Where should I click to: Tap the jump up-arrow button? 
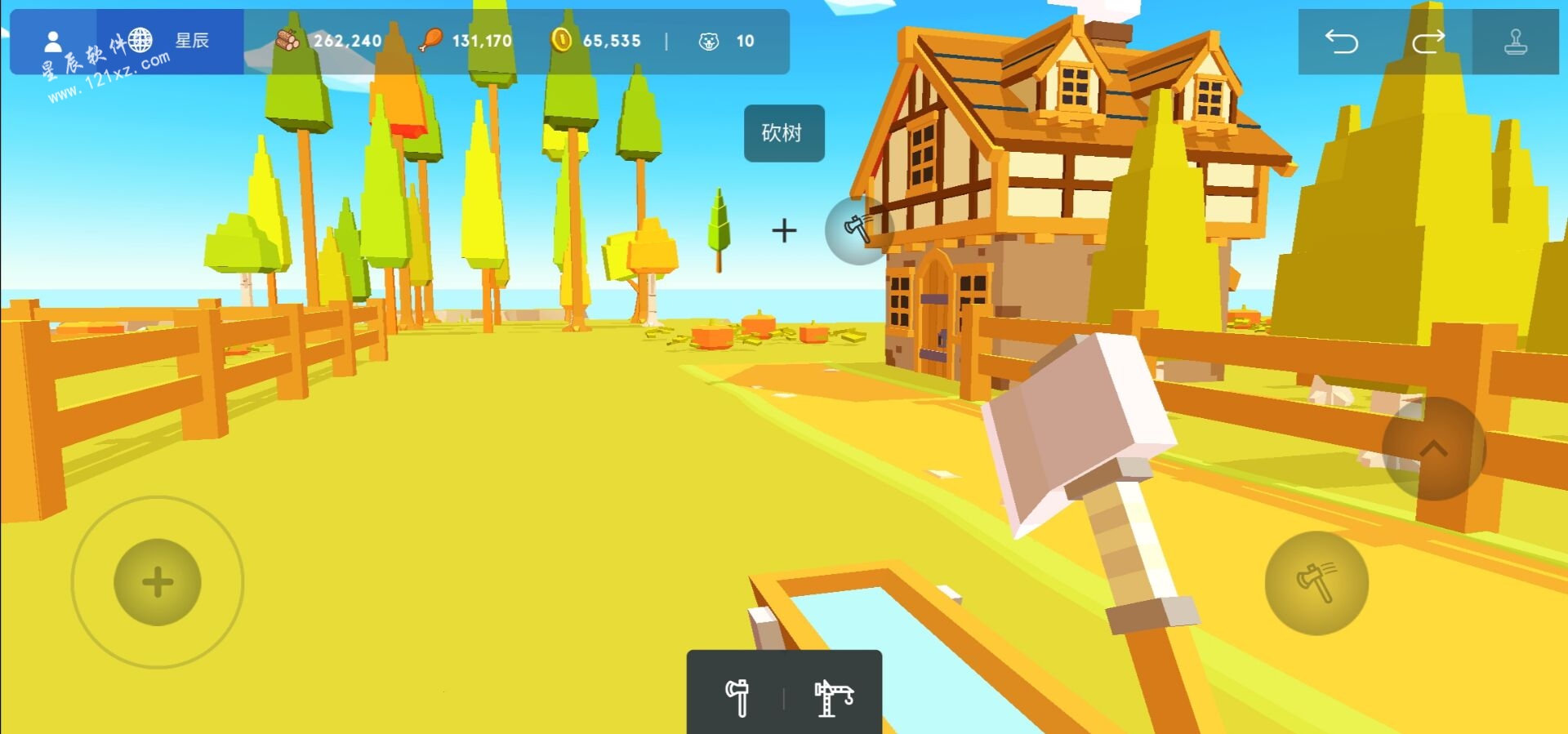click(x=1433, y=448)
